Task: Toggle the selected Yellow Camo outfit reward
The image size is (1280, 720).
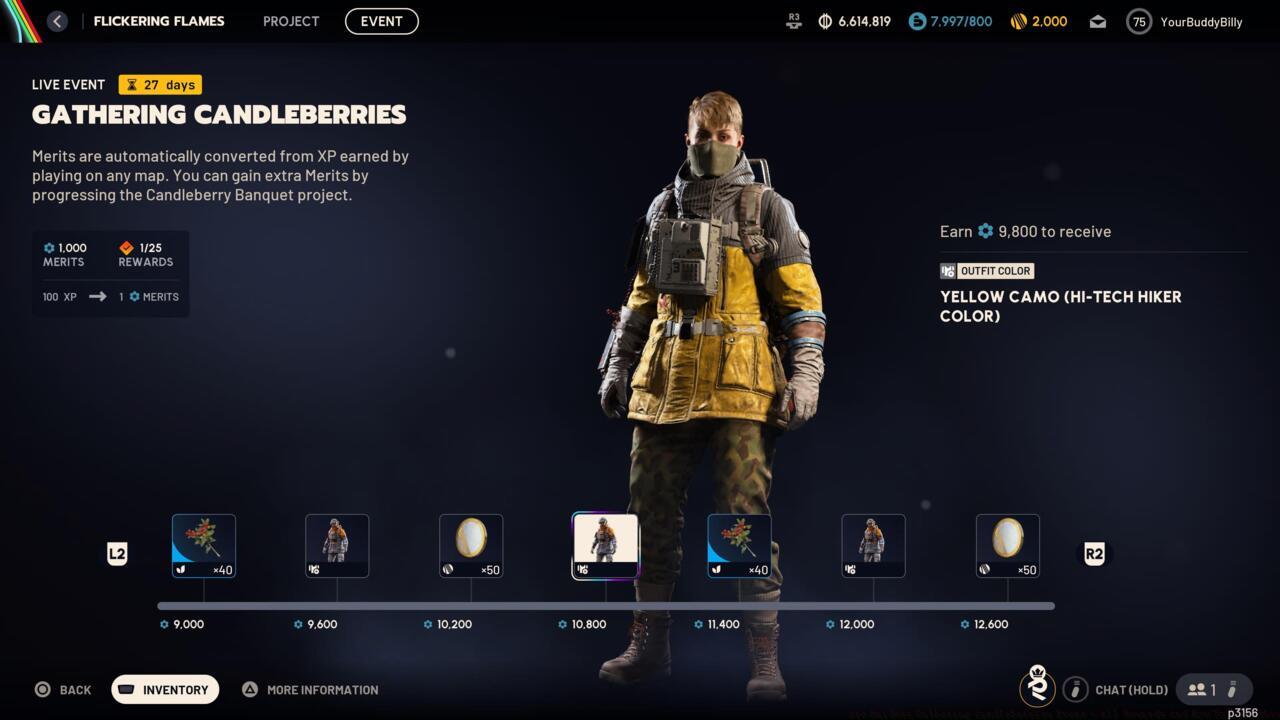Action: (x=605, y=545)
